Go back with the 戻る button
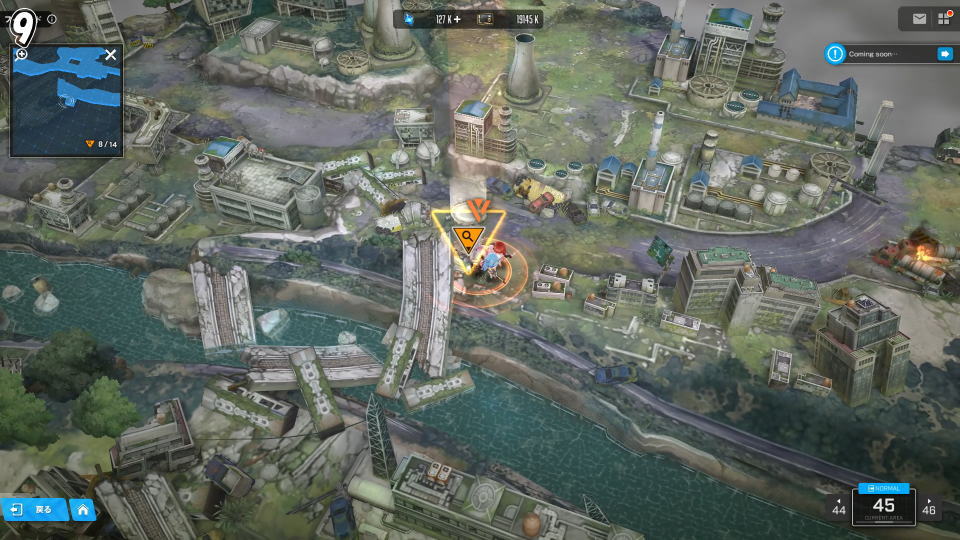This screenshot has height=540, width=960. (x=34, y=509)
